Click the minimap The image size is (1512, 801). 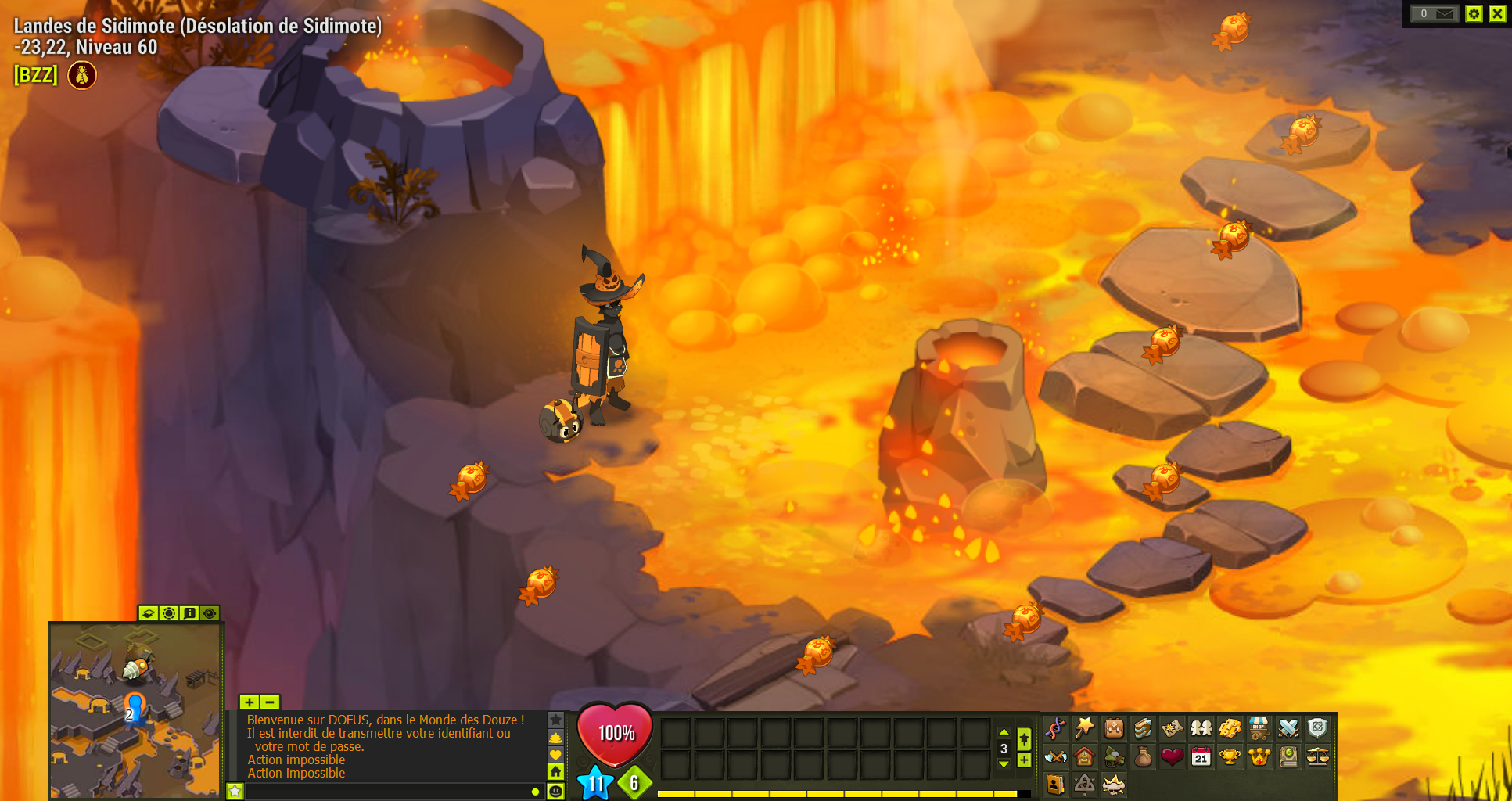click(135, 709)
